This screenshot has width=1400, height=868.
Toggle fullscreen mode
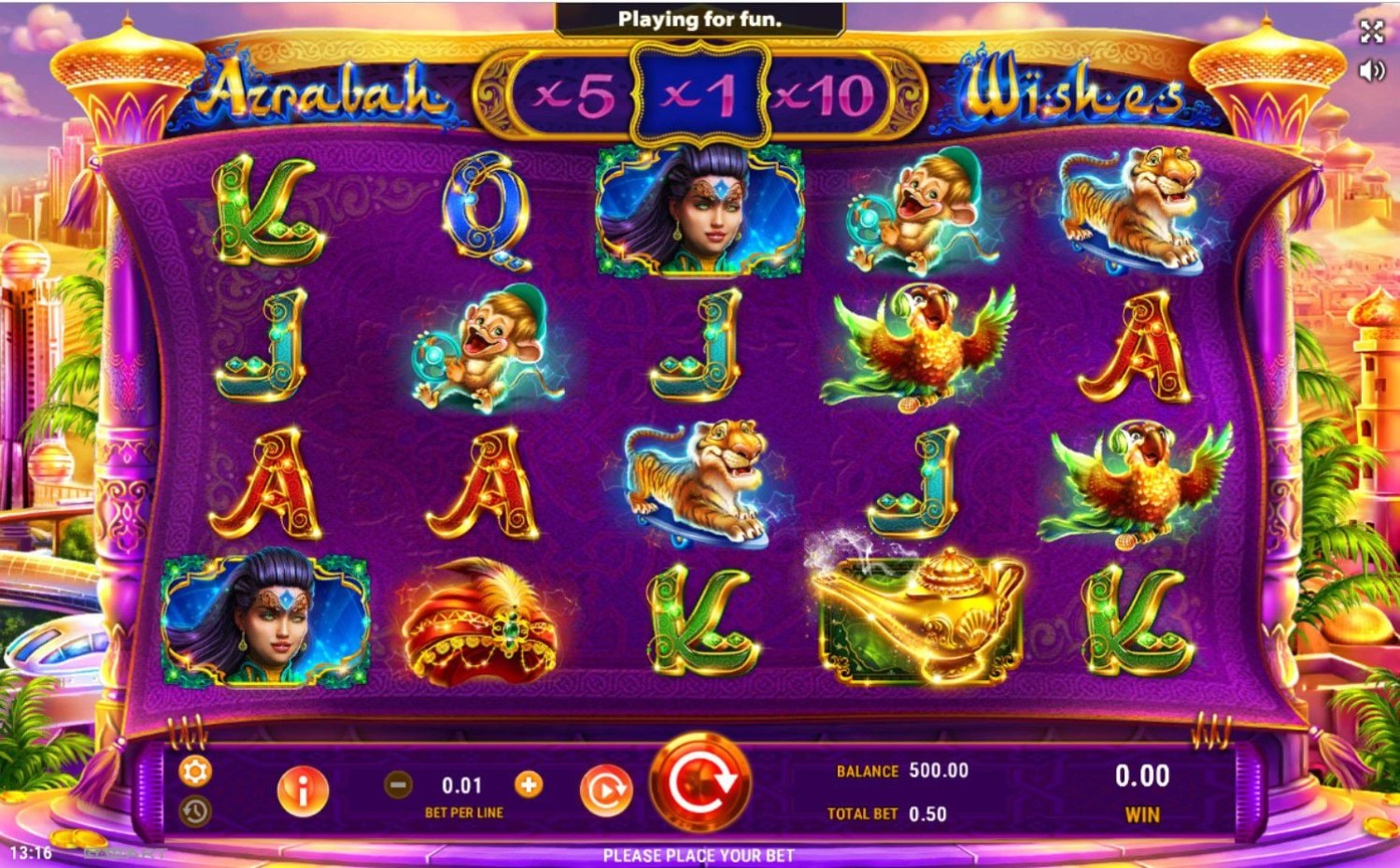pyautogui.click(x=1371, y=32)
